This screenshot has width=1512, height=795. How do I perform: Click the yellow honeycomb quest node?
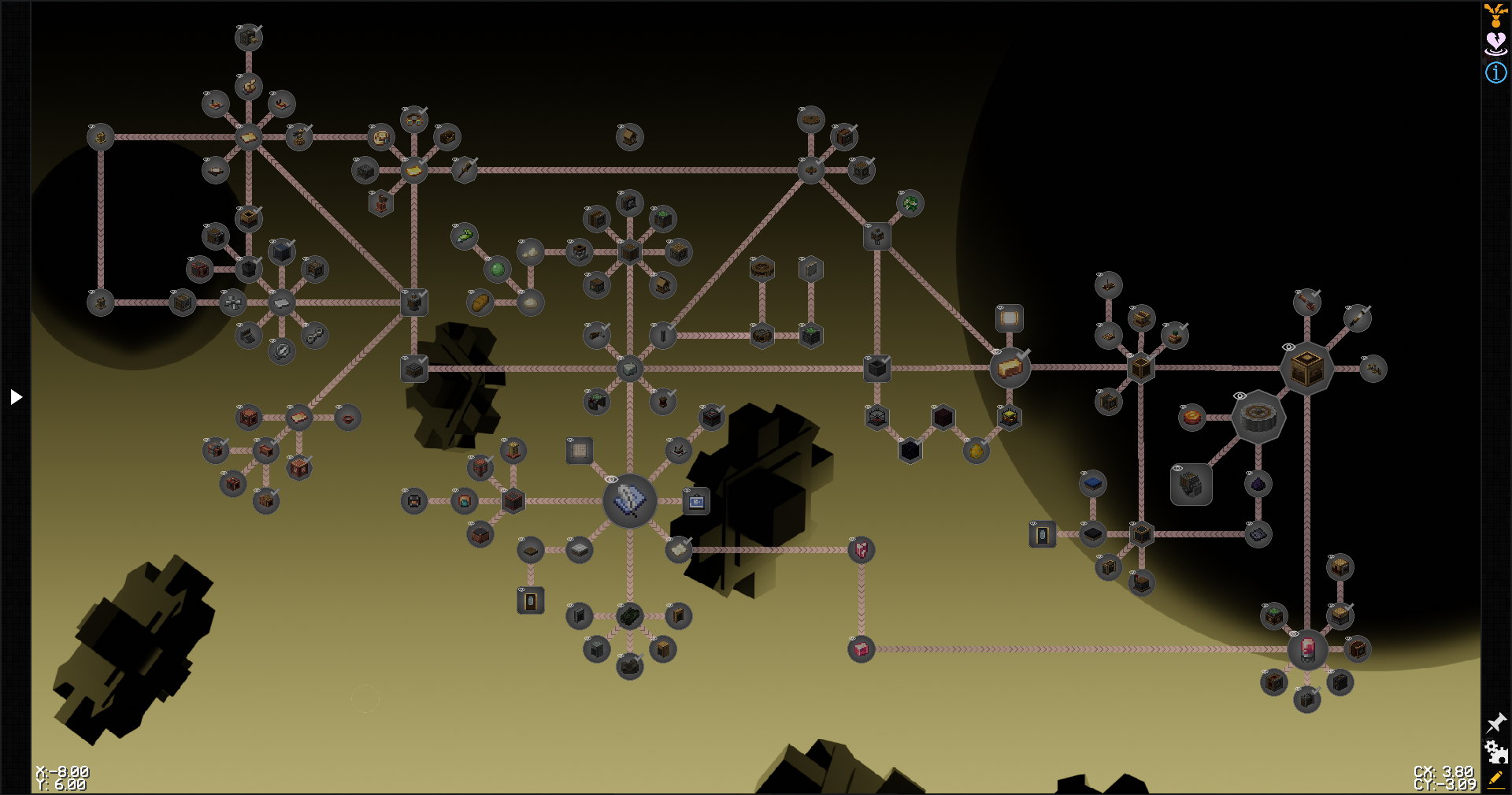[x=976, y=451]
